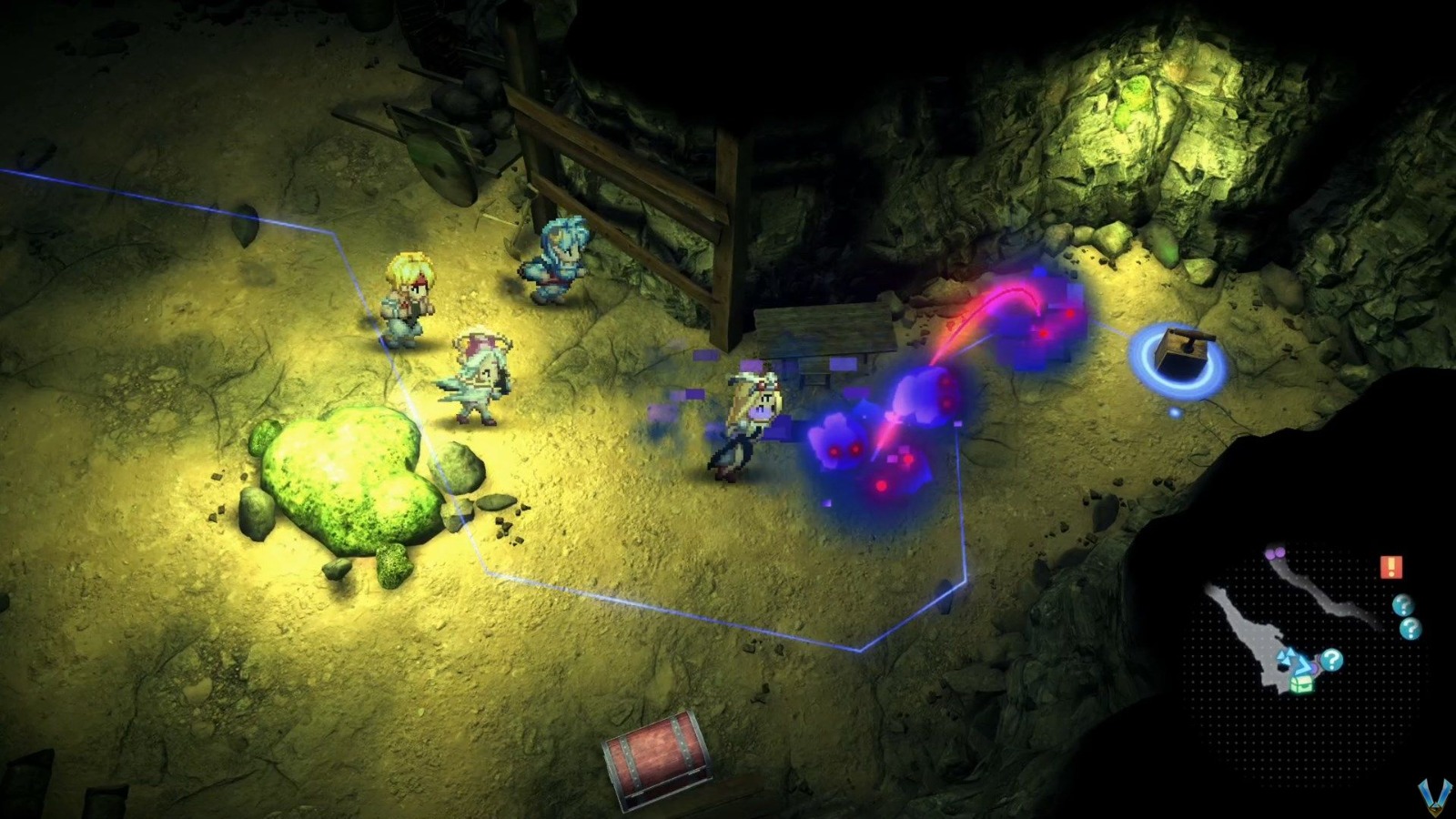The image size is (1456, 819).
Task: Click the blue player direction arrow on the minimap
Action: (x=1302, y=665)
